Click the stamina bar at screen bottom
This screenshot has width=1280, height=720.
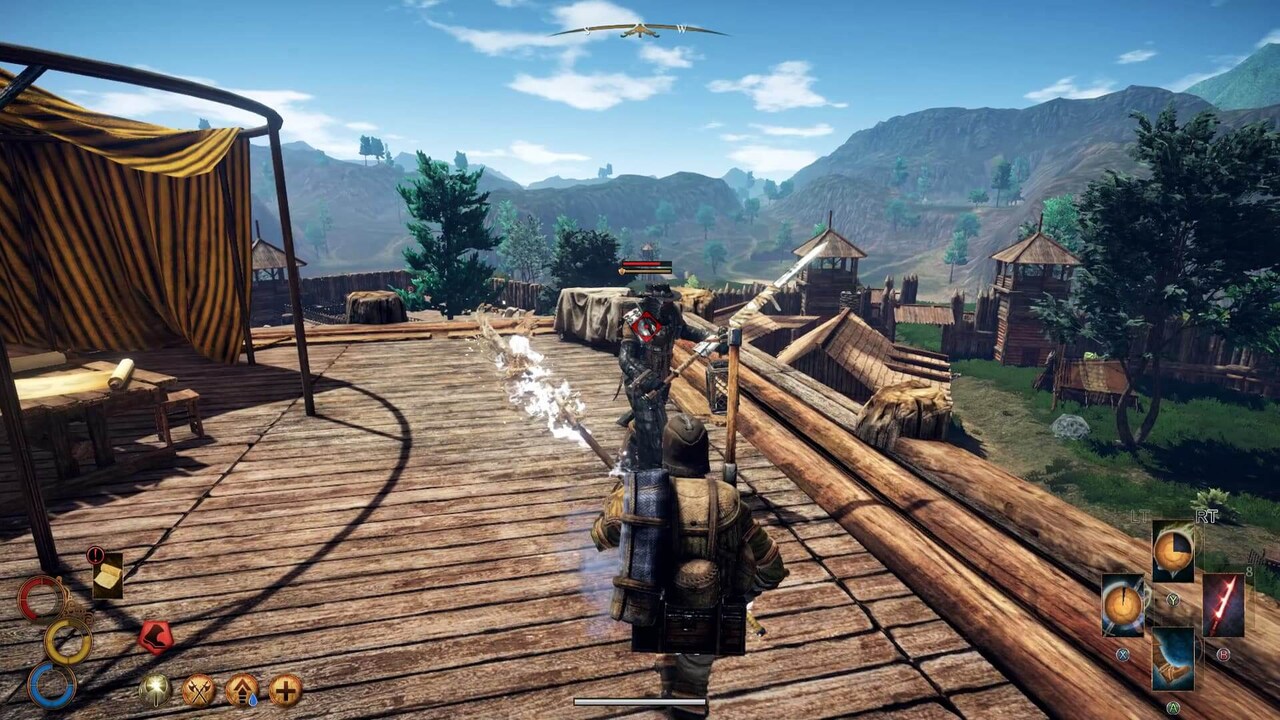point(640,703)
